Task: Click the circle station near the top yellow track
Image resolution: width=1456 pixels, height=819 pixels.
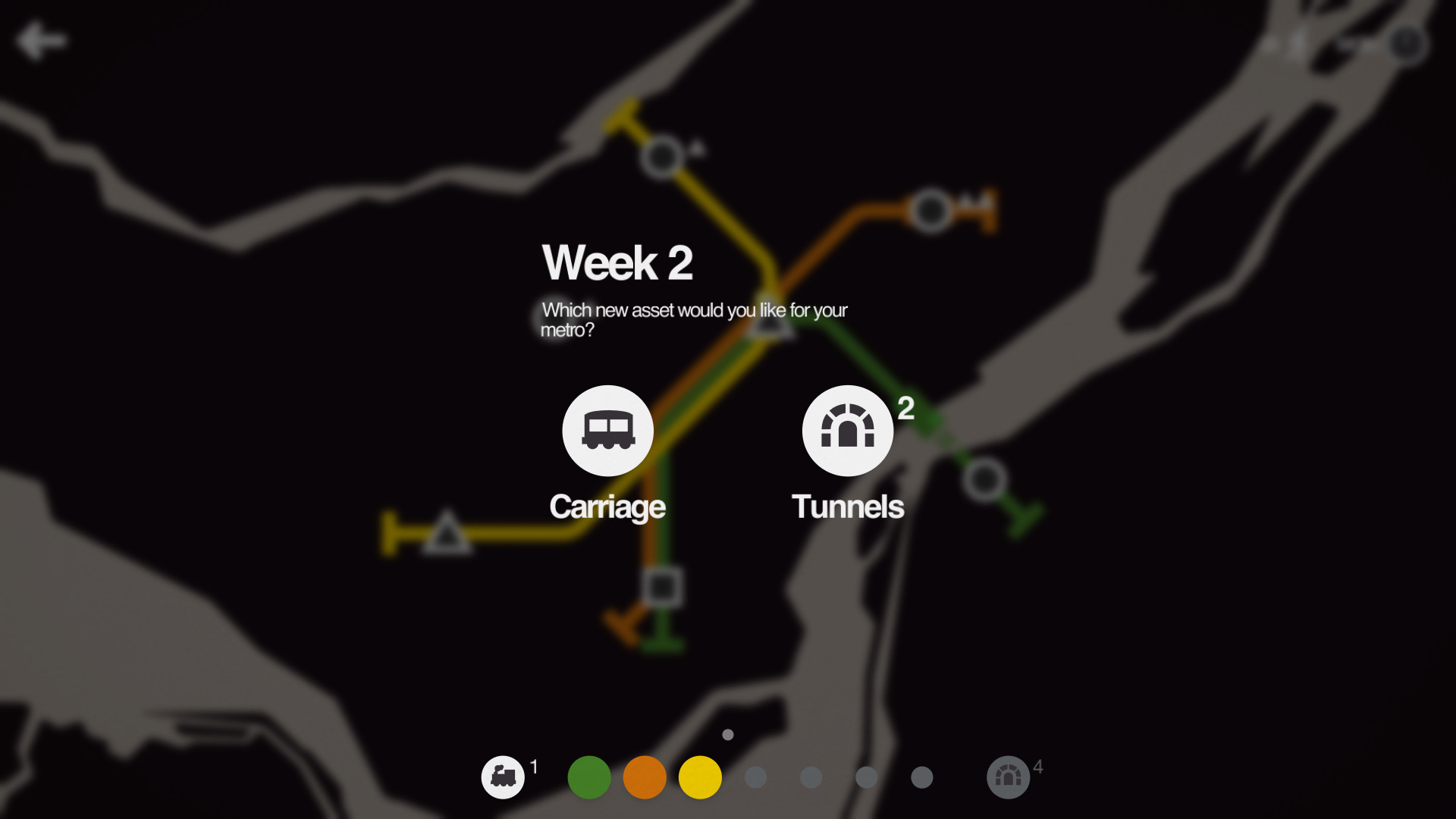Action: pyautogui.click(x=661, y=158)
